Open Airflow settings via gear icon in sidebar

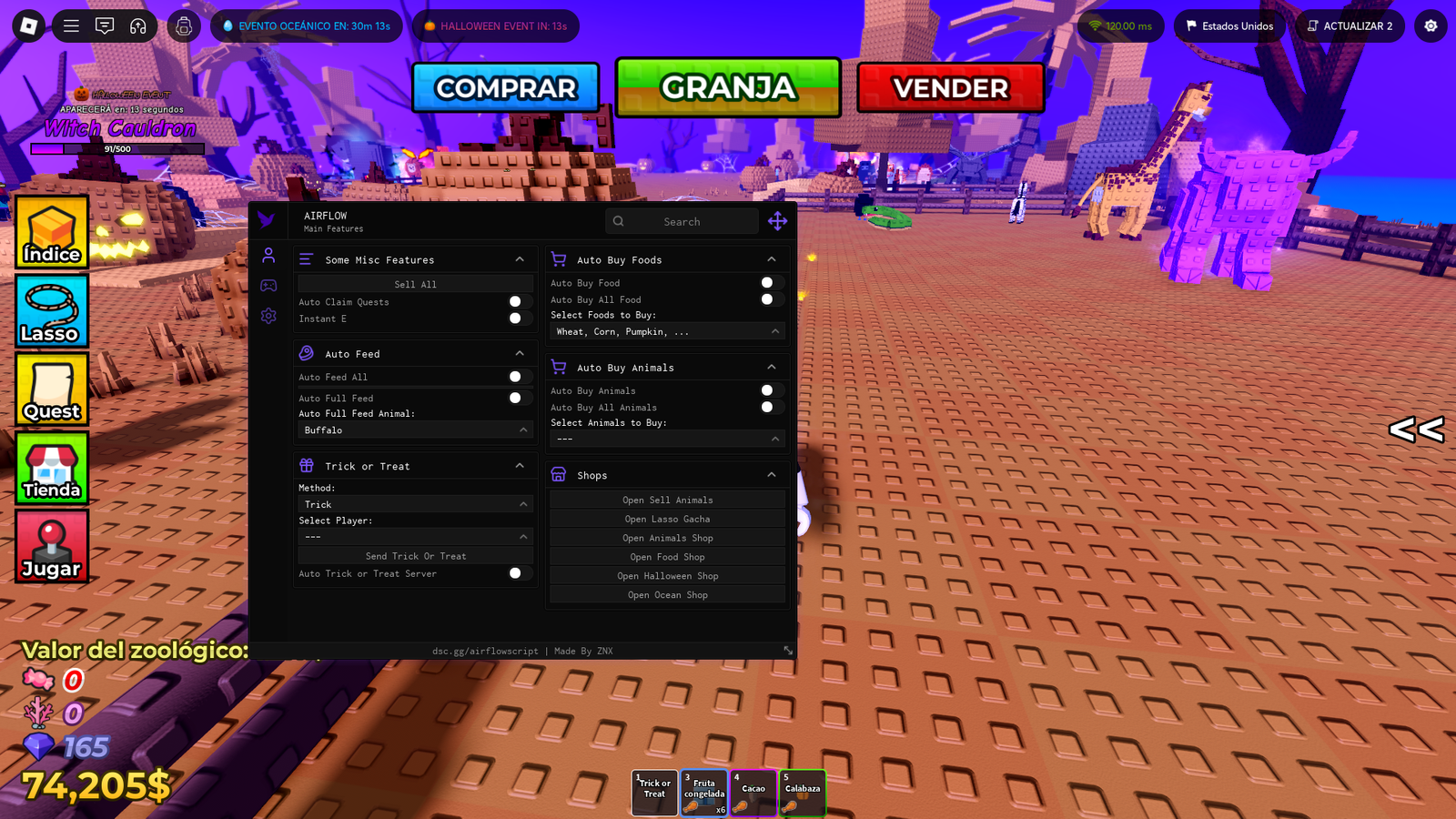pyautogui.click(x=268, y=315)
